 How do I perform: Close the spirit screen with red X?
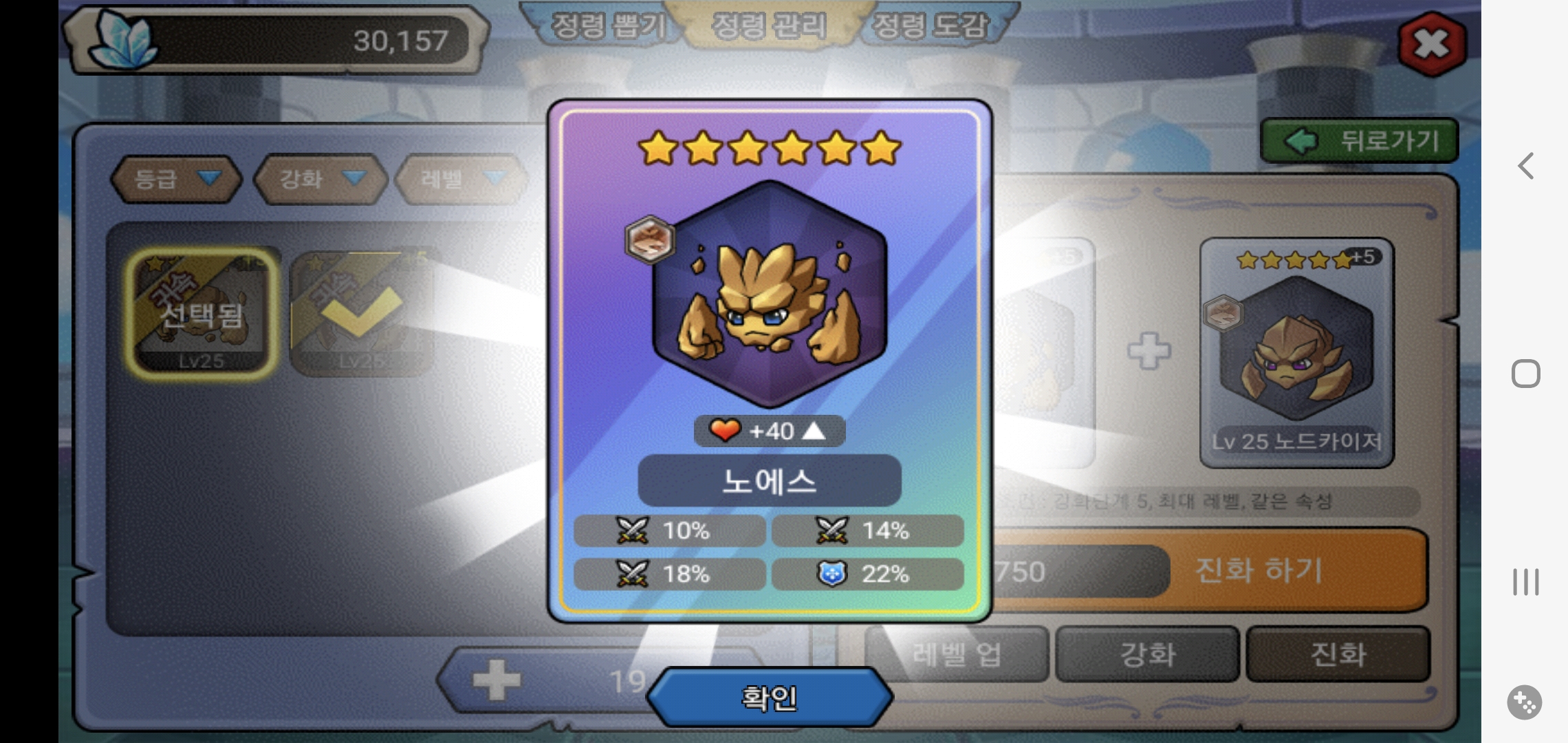tap(1432, 43)
